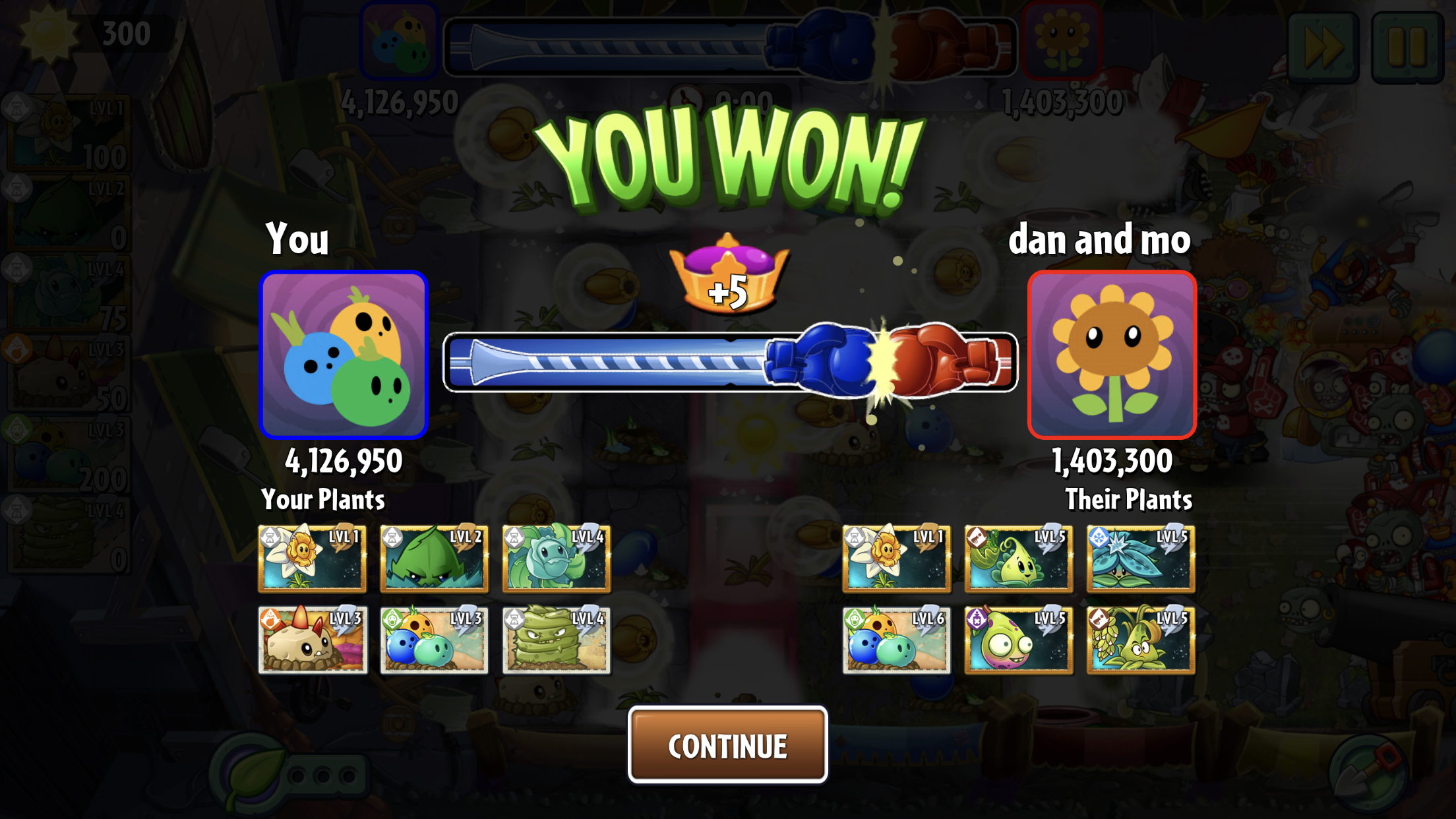Select your LVL 3 potato mine card
Screen dimensions: 1456x819
(x=313, y=640)
